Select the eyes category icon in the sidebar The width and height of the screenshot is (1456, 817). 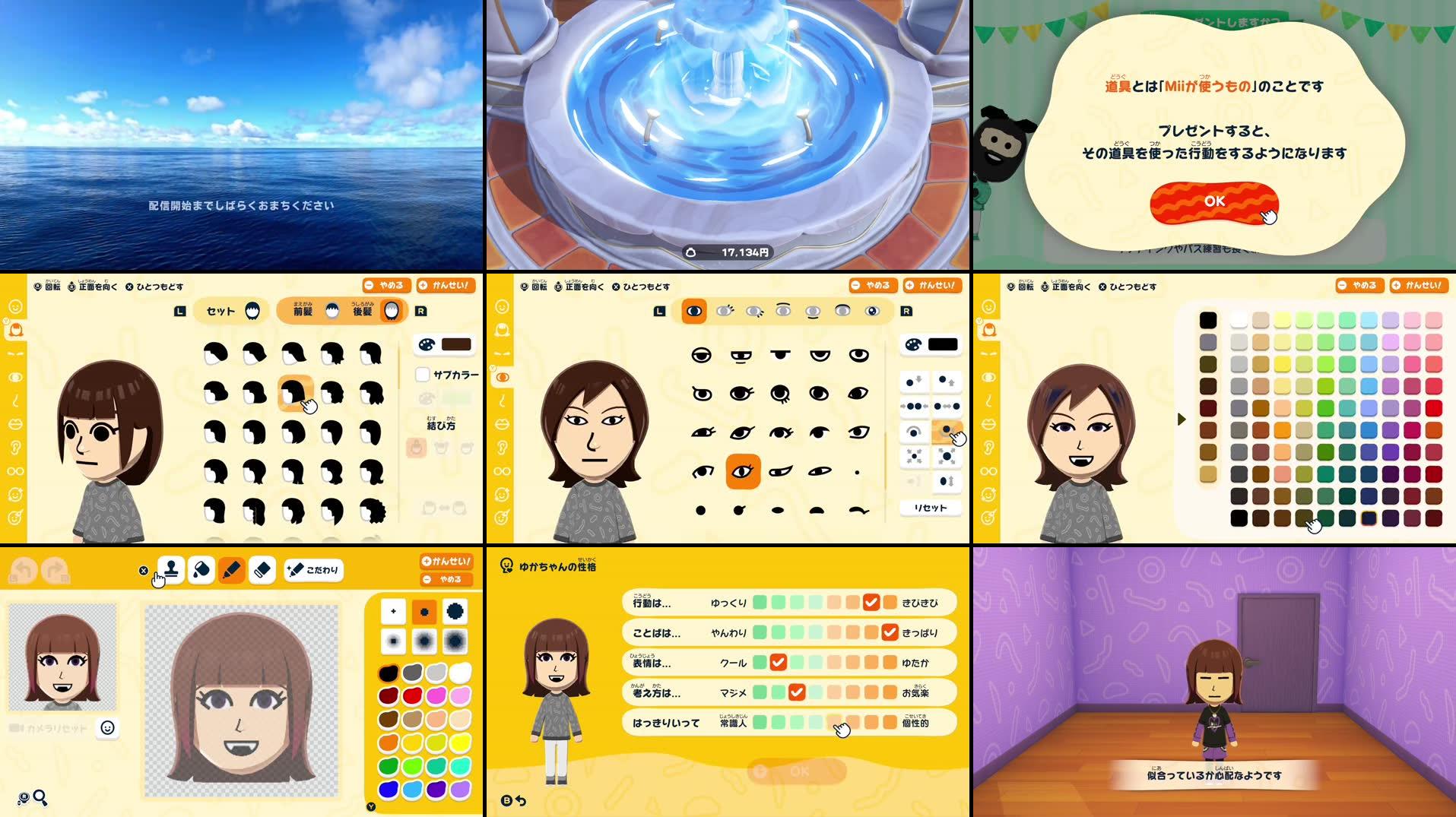tap(503, 376)
